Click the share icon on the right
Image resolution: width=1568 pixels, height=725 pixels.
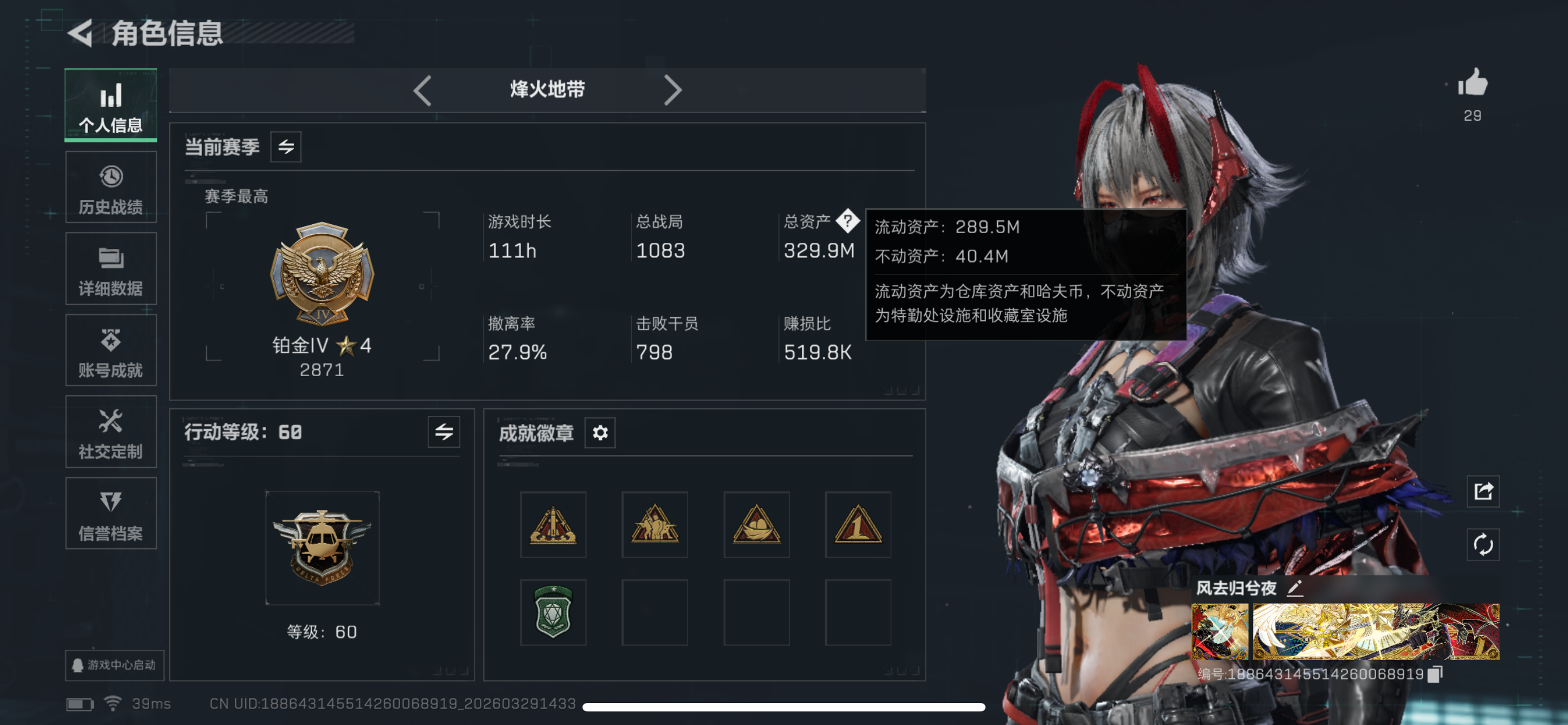[x=1484, y=491]
